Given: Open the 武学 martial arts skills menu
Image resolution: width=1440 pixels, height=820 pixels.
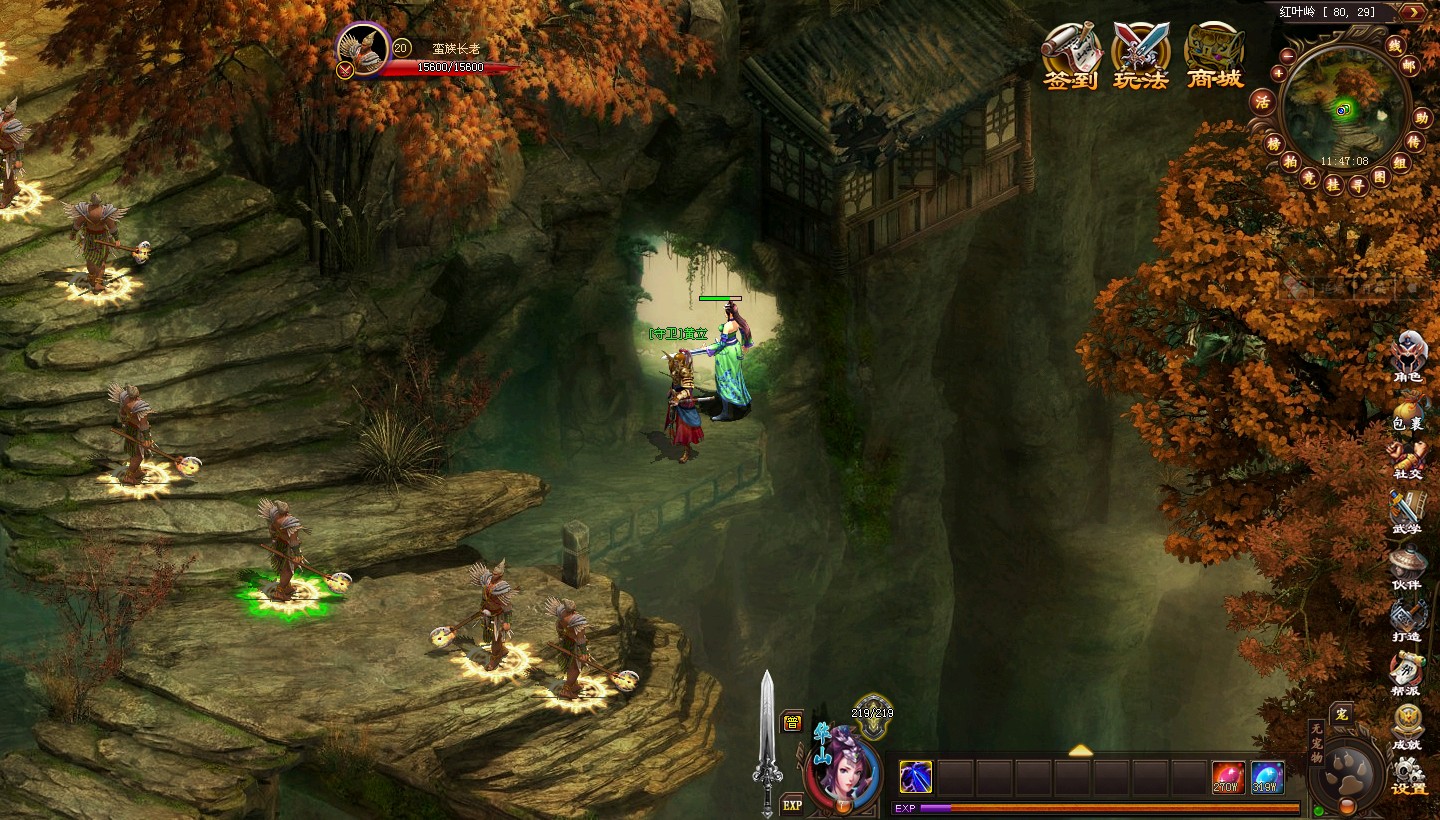Looking at the screenshot, I should tap(1406, 513).
